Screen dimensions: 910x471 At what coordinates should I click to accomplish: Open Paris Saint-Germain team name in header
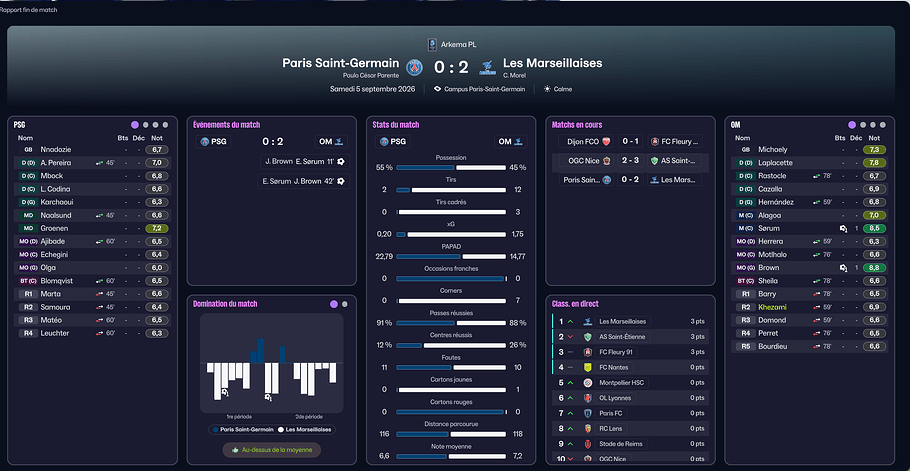pyautogui.click(x=340, y=63)
